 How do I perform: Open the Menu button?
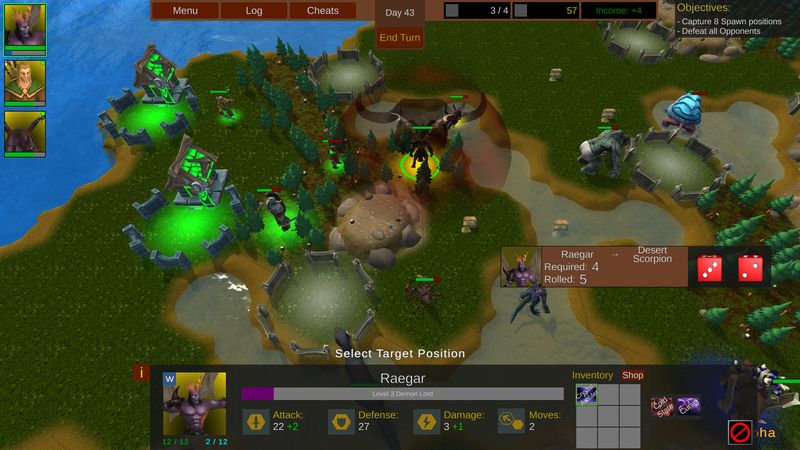[x=185, y=11]
